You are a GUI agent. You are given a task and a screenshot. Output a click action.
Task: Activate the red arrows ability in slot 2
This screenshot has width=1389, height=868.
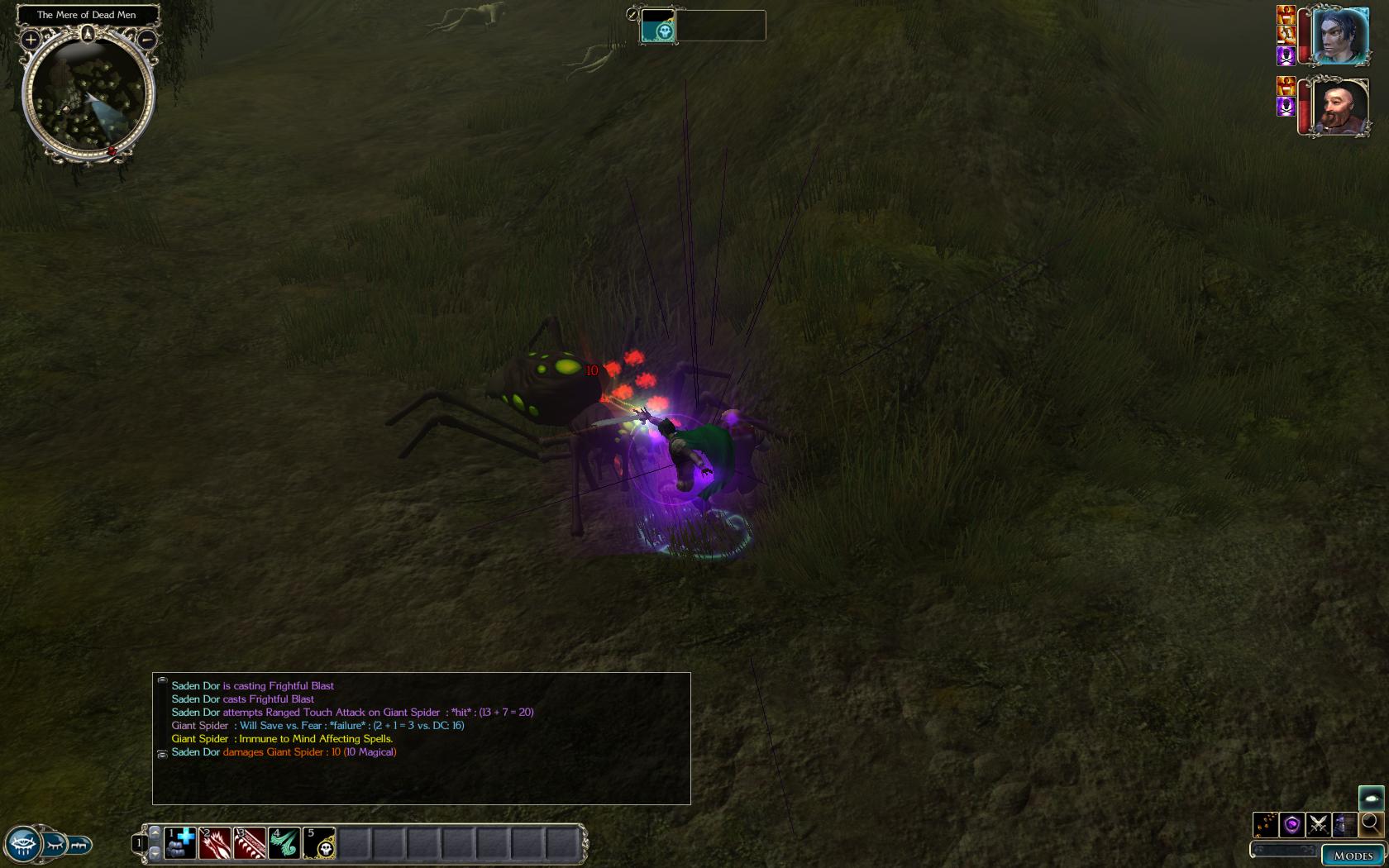(x=215, y=843)
